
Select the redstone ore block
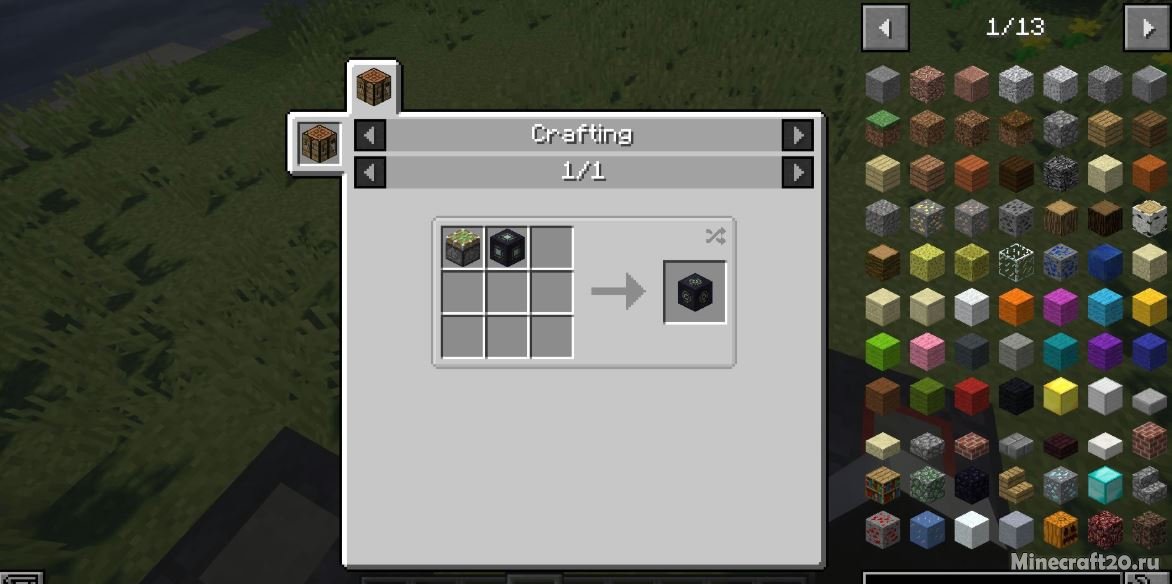click(883, 528)
